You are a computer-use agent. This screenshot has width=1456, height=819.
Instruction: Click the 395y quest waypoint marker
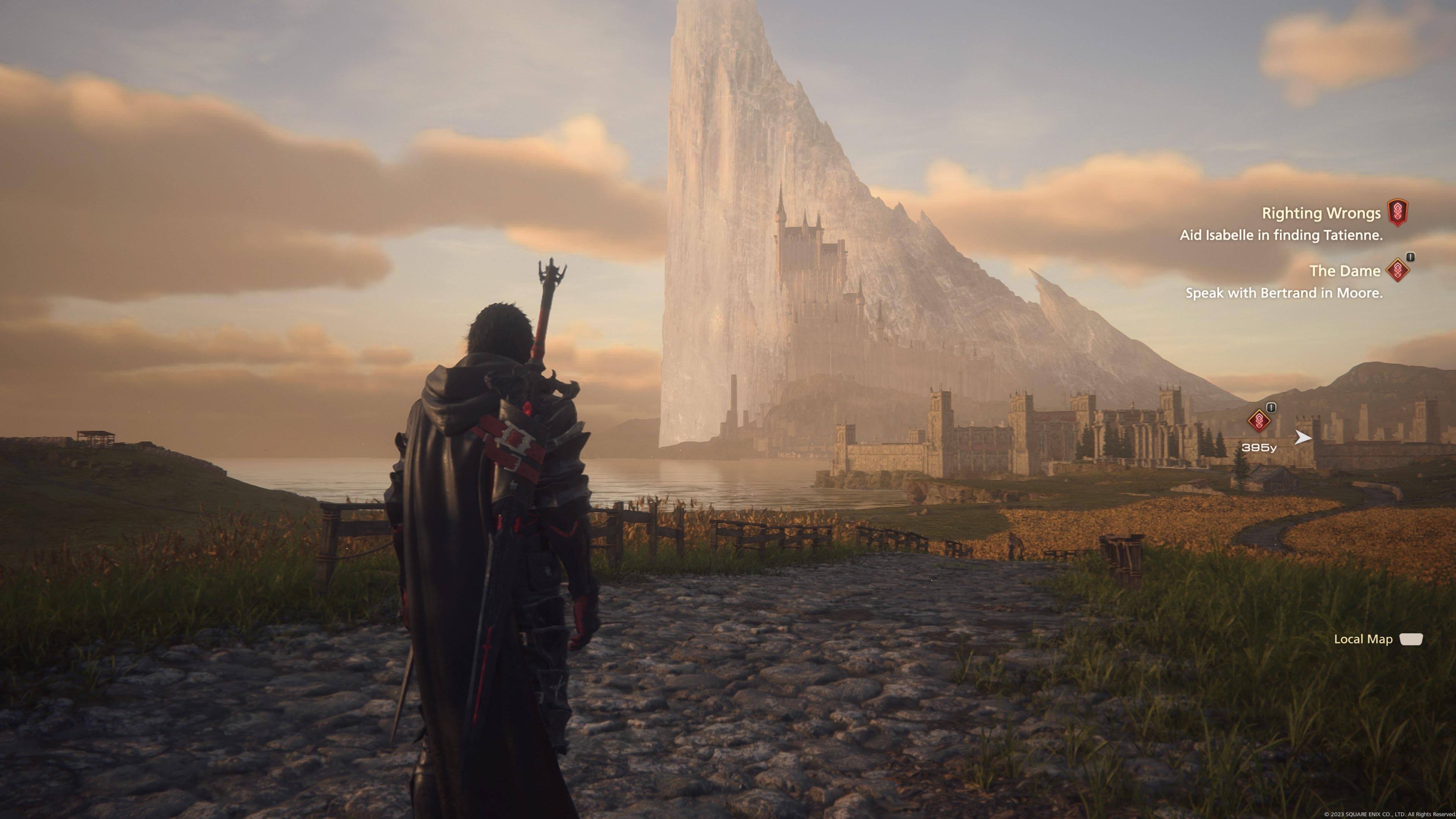pos(1259,420)
